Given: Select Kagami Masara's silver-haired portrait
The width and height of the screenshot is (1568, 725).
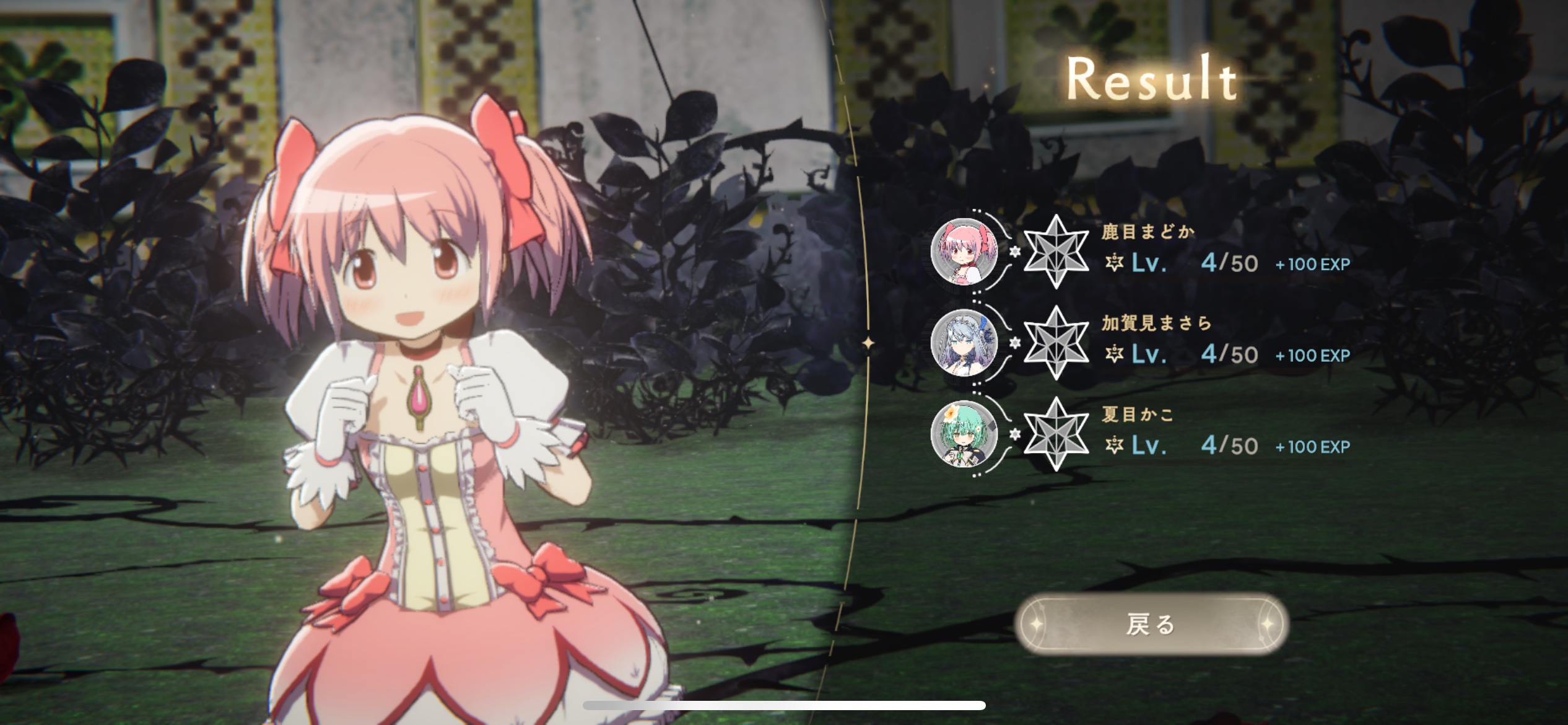Looking at the screenshot, I should pyautogui.click(x=964, y=343).
